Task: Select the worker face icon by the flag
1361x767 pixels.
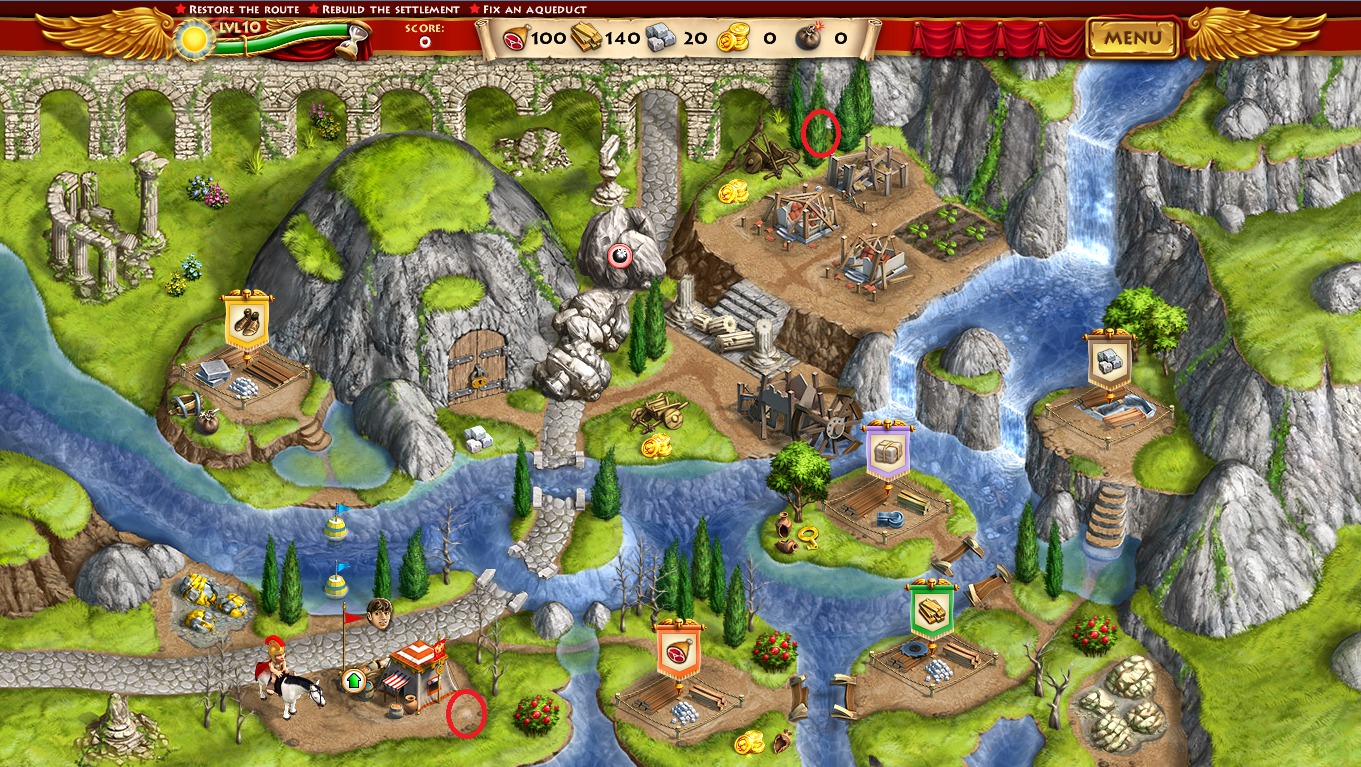Action: tap(379, 611)
